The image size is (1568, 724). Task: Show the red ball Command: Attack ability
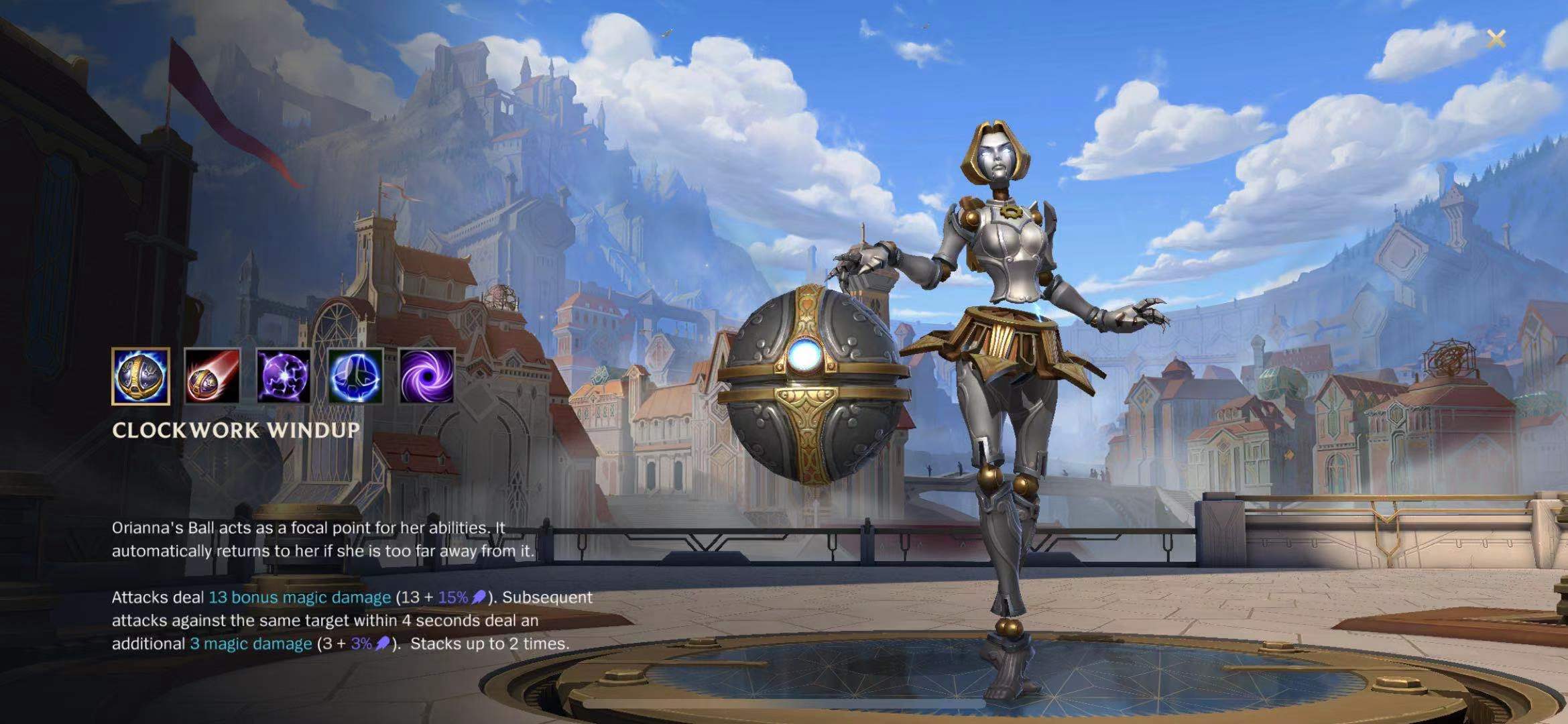[212, 376]
